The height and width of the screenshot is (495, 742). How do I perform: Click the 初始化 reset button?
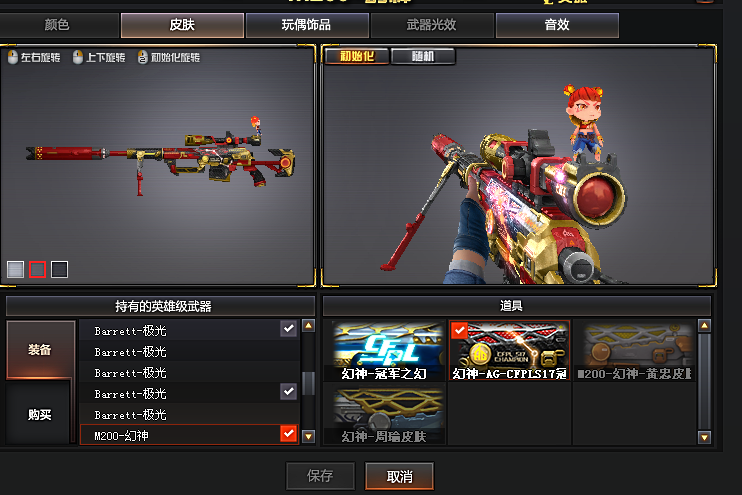[x=356, y=56]
